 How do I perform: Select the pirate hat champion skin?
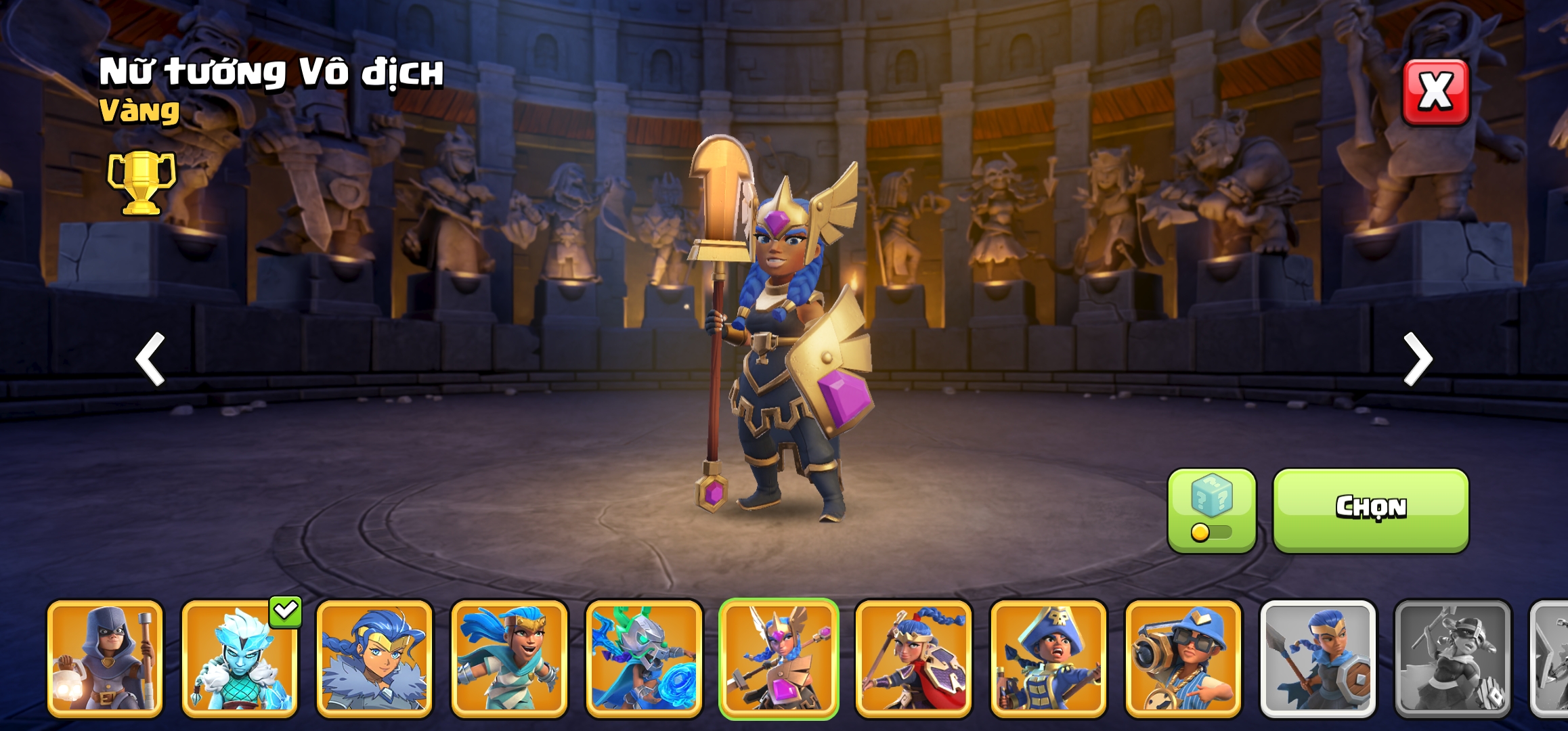(x=1048, y=658)
